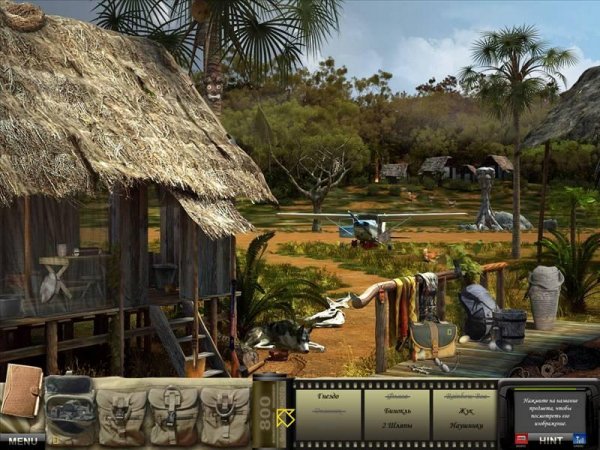Click the red icon left of HINT
This screenshot has width=600, height=450.
pyautogui.click(x=522, y=438)
